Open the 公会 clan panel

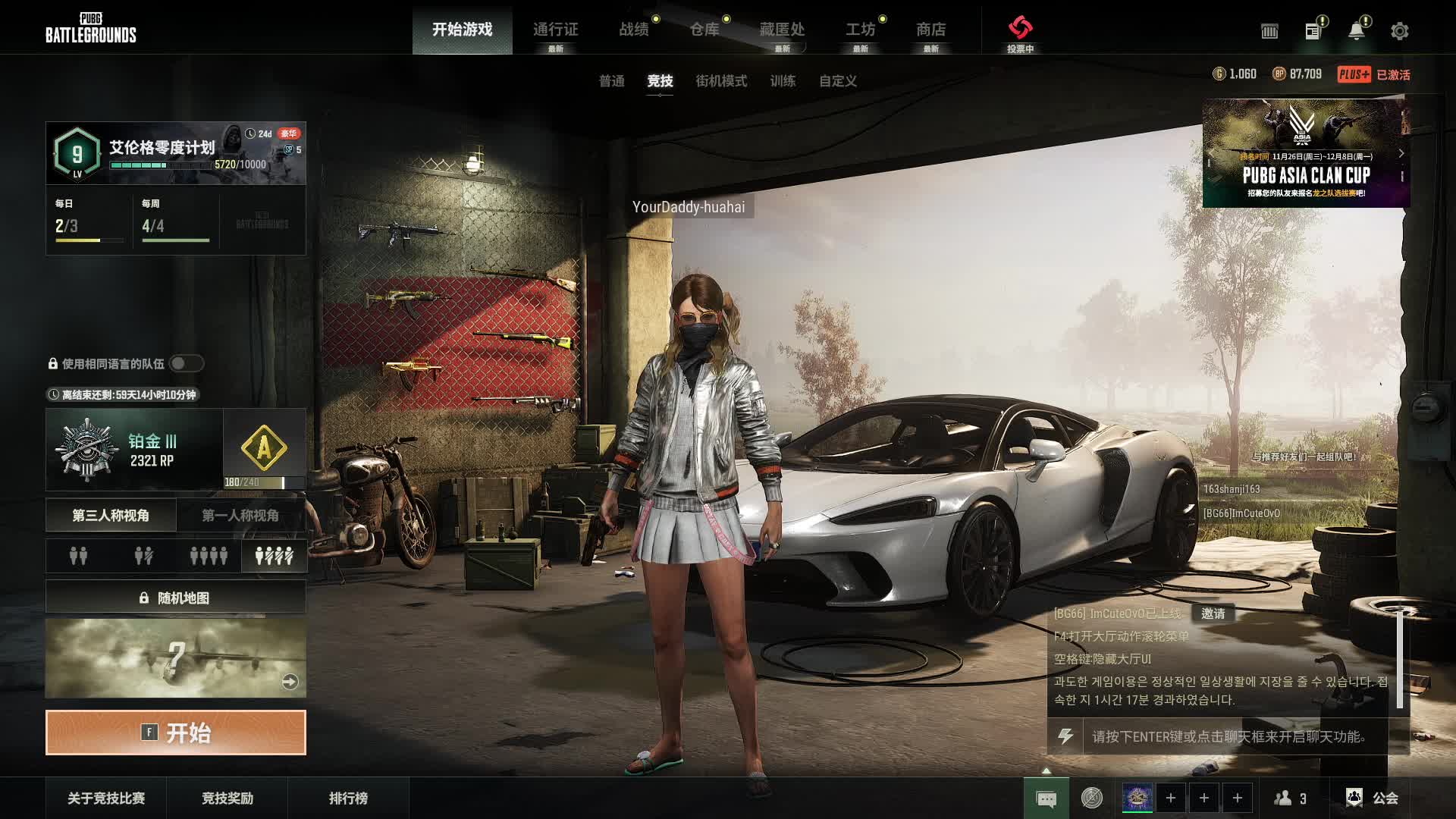tap(1372, 798)
